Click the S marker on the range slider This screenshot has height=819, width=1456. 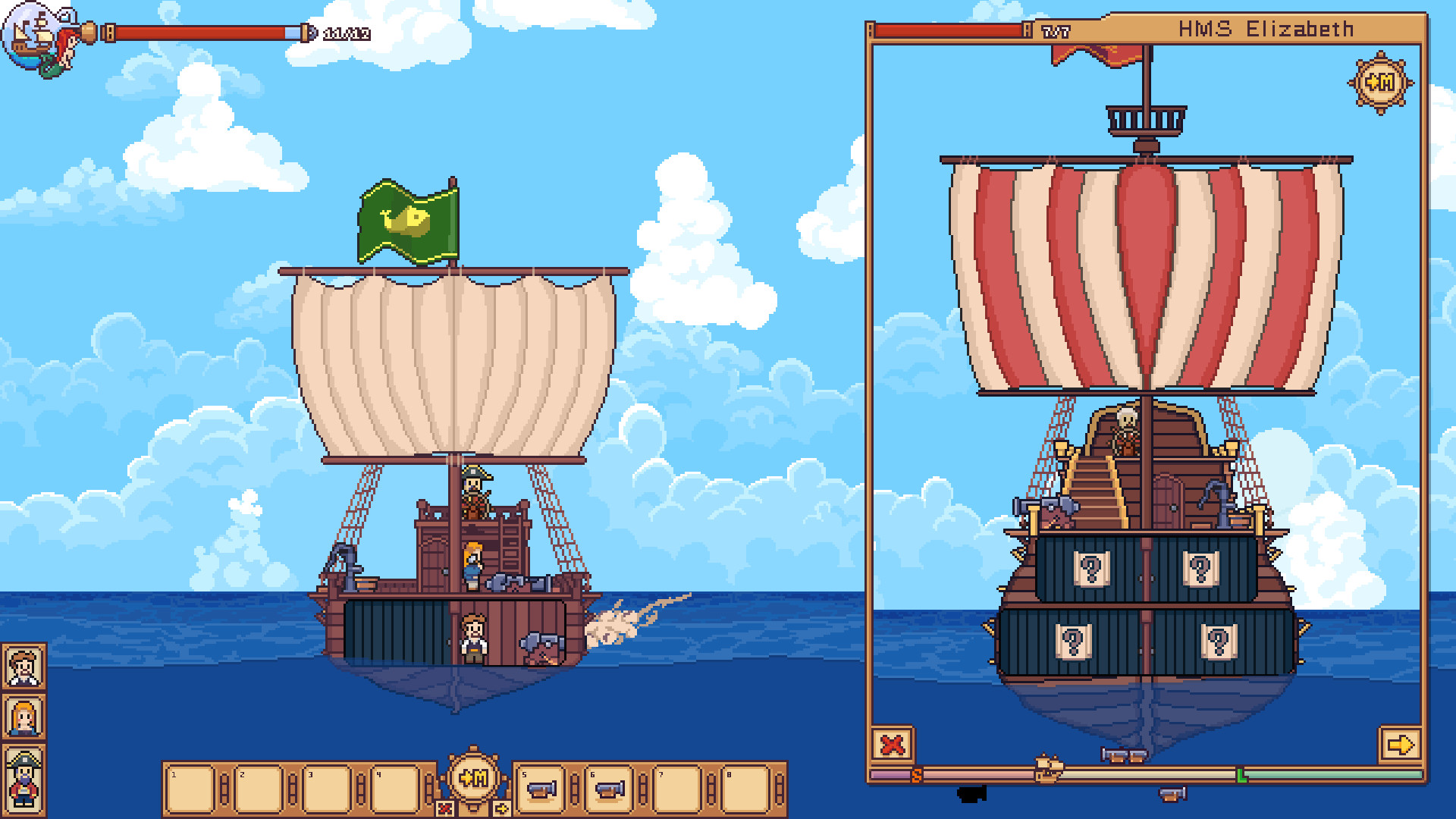pyautogui.click(x=918, y=773)
